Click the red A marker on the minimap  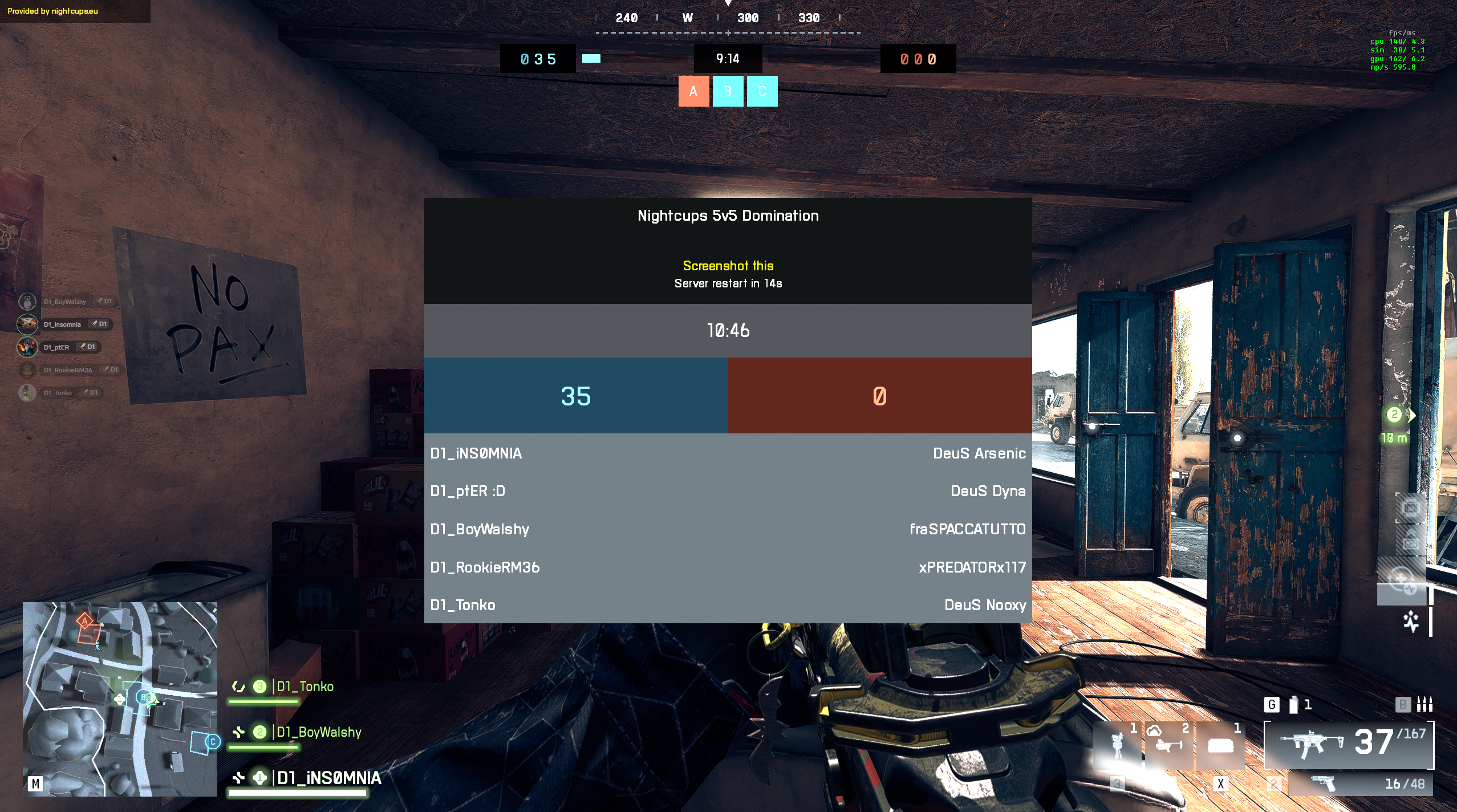click(85, 620)
